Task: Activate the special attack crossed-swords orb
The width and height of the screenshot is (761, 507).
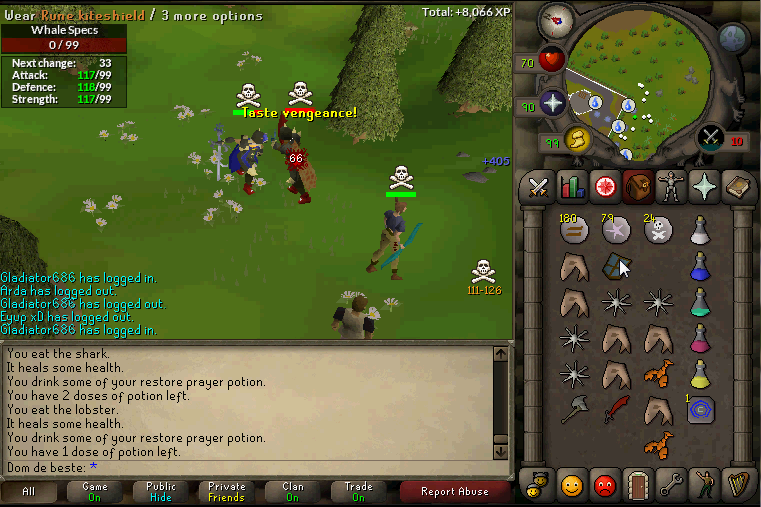Action: tap(711, 137)
